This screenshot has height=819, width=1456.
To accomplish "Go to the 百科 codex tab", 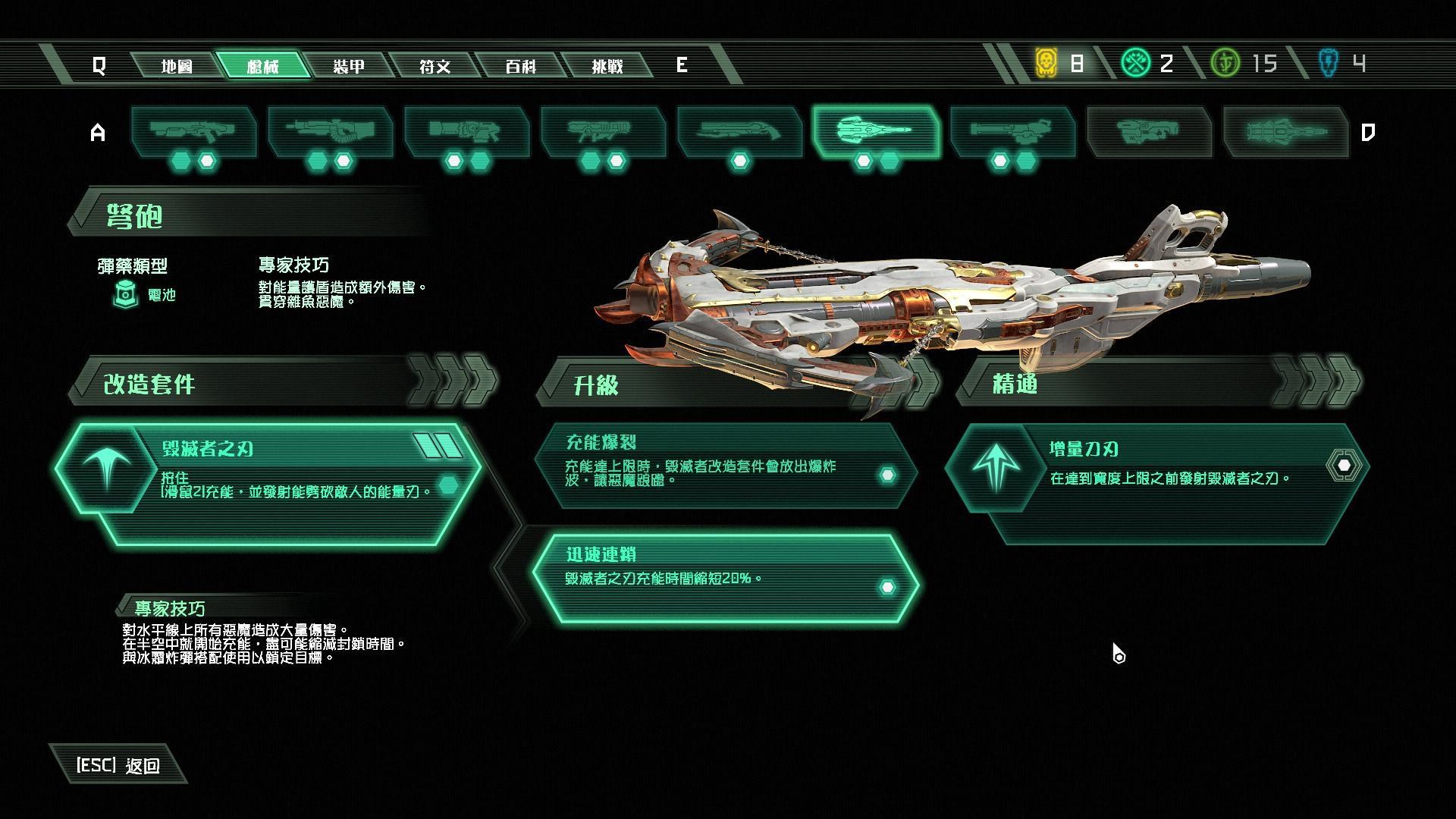I will tap(521, 66).
